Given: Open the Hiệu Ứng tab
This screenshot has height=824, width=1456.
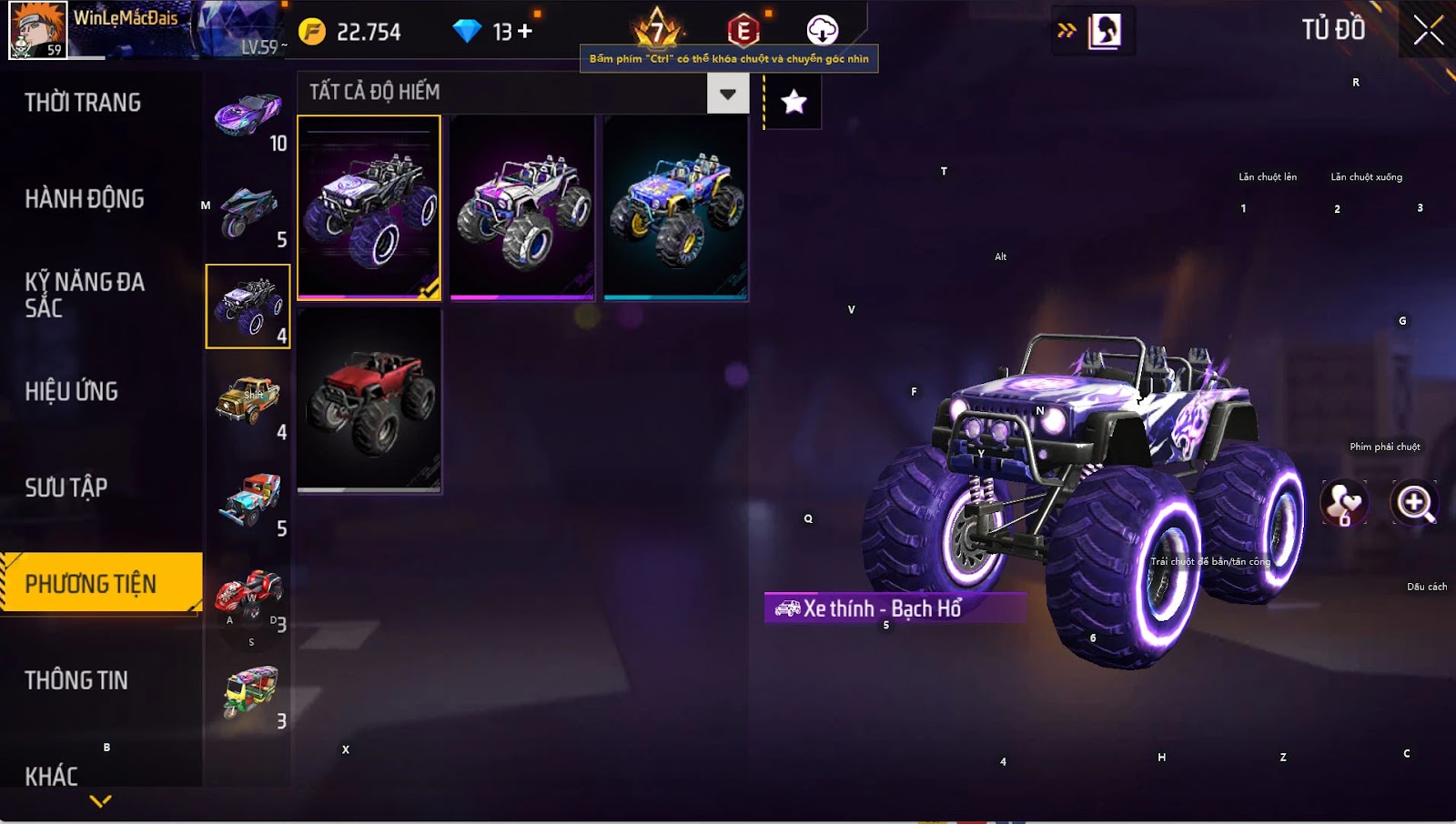Looking at the screenshot, I should [72, 392].
